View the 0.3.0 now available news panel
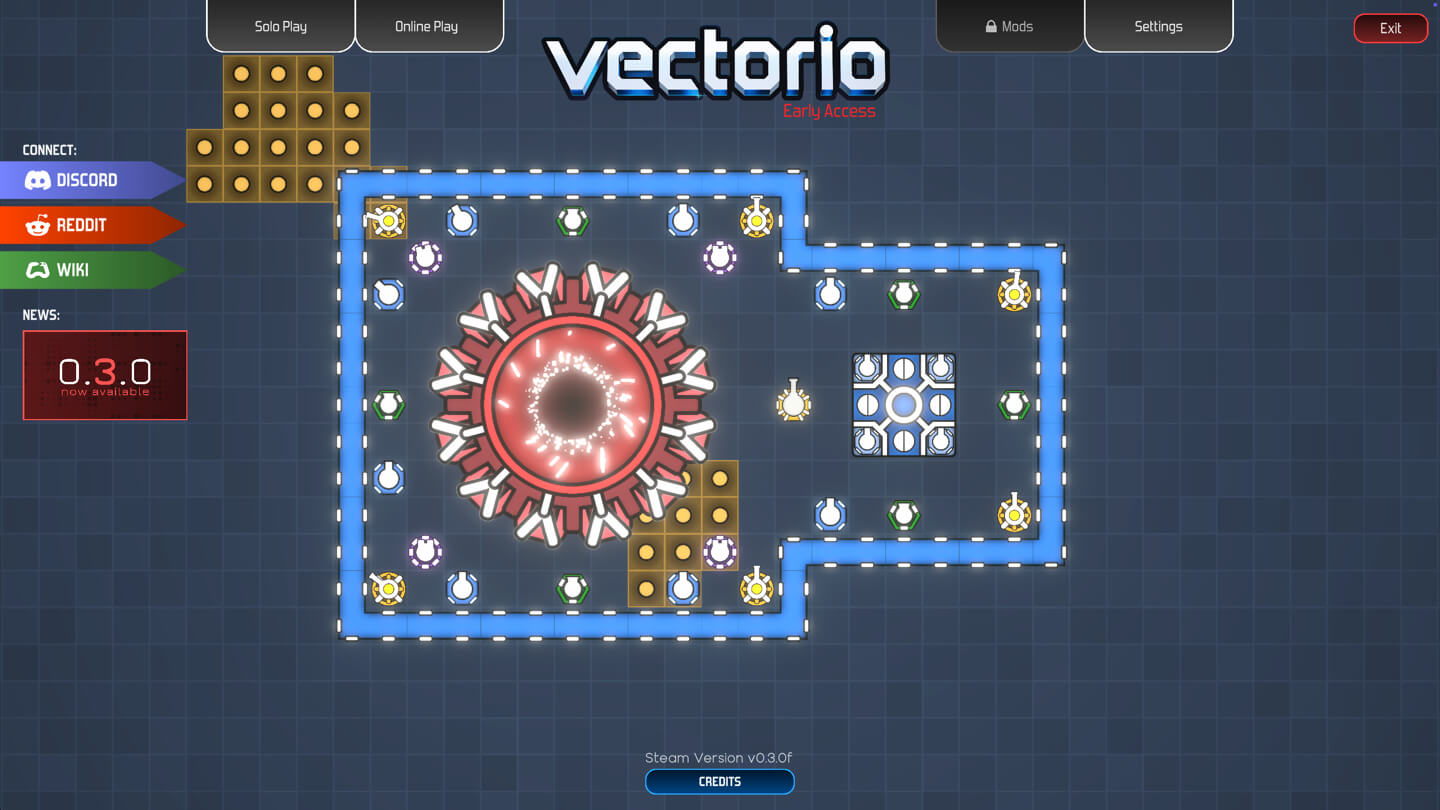This screenshot has height=810, width=1440. [104, 374]
